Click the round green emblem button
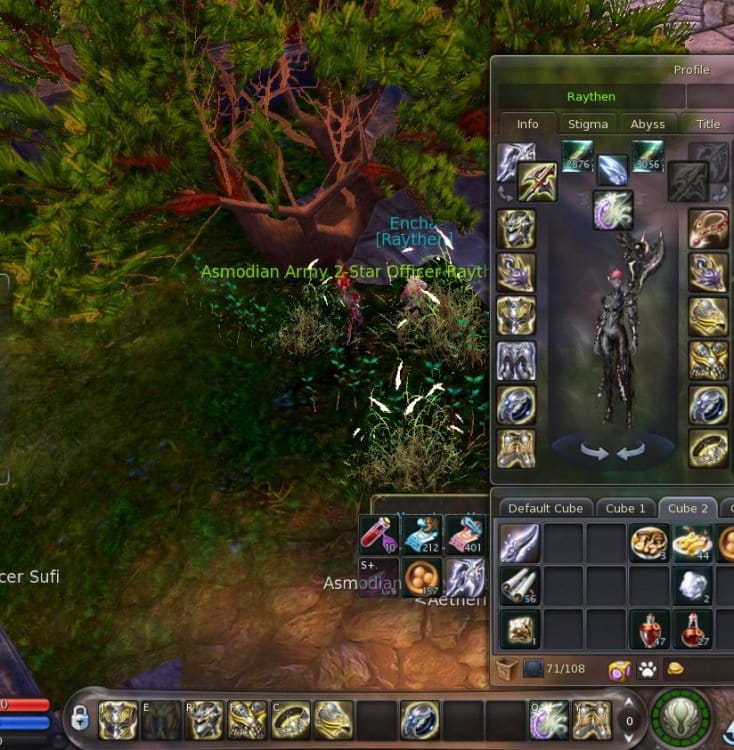The image size is (734, 750). [x=681, y=718]
